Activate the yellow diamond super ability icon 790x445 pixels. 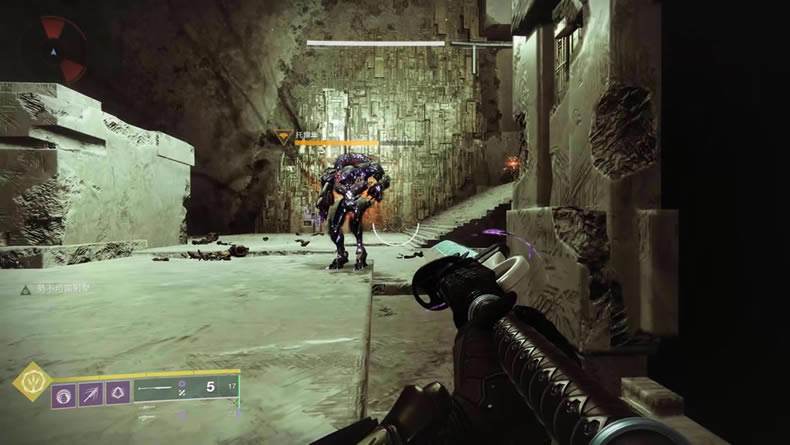coord(32,381)
